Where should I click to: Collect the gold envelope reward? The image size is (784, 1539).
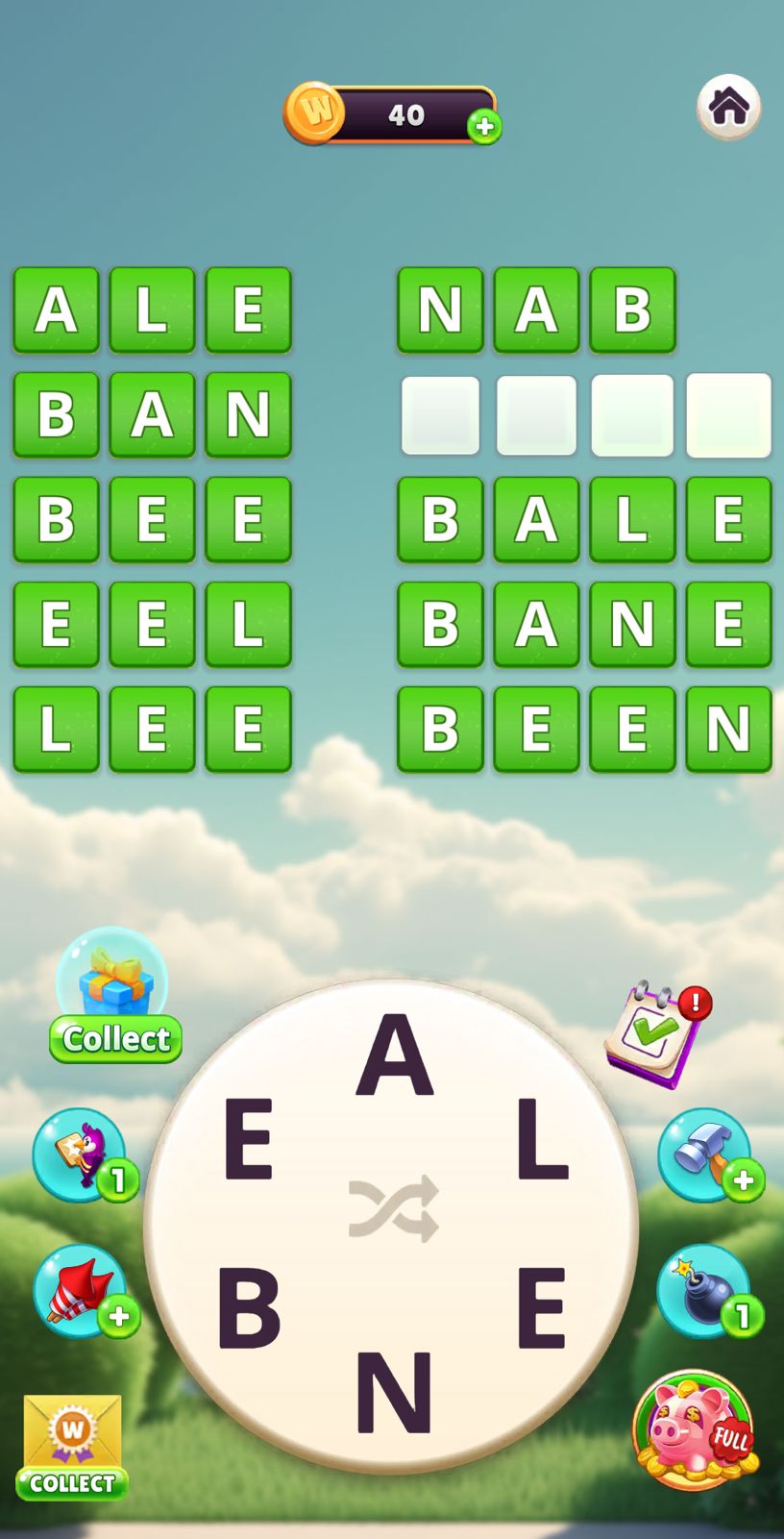tap(72, 1447)
